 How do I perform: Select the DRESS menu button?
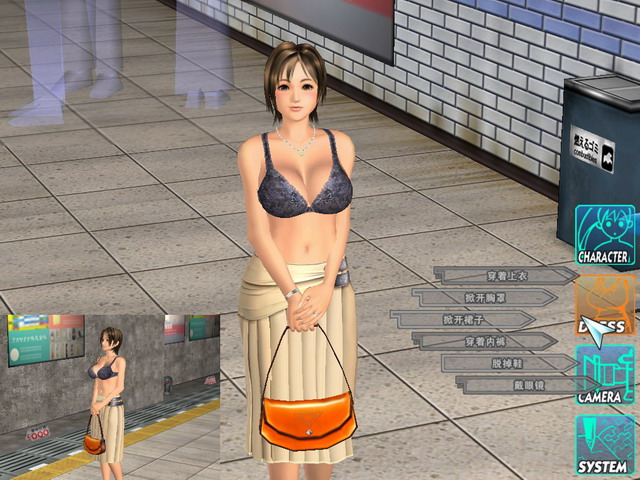(x=604, y=306)
